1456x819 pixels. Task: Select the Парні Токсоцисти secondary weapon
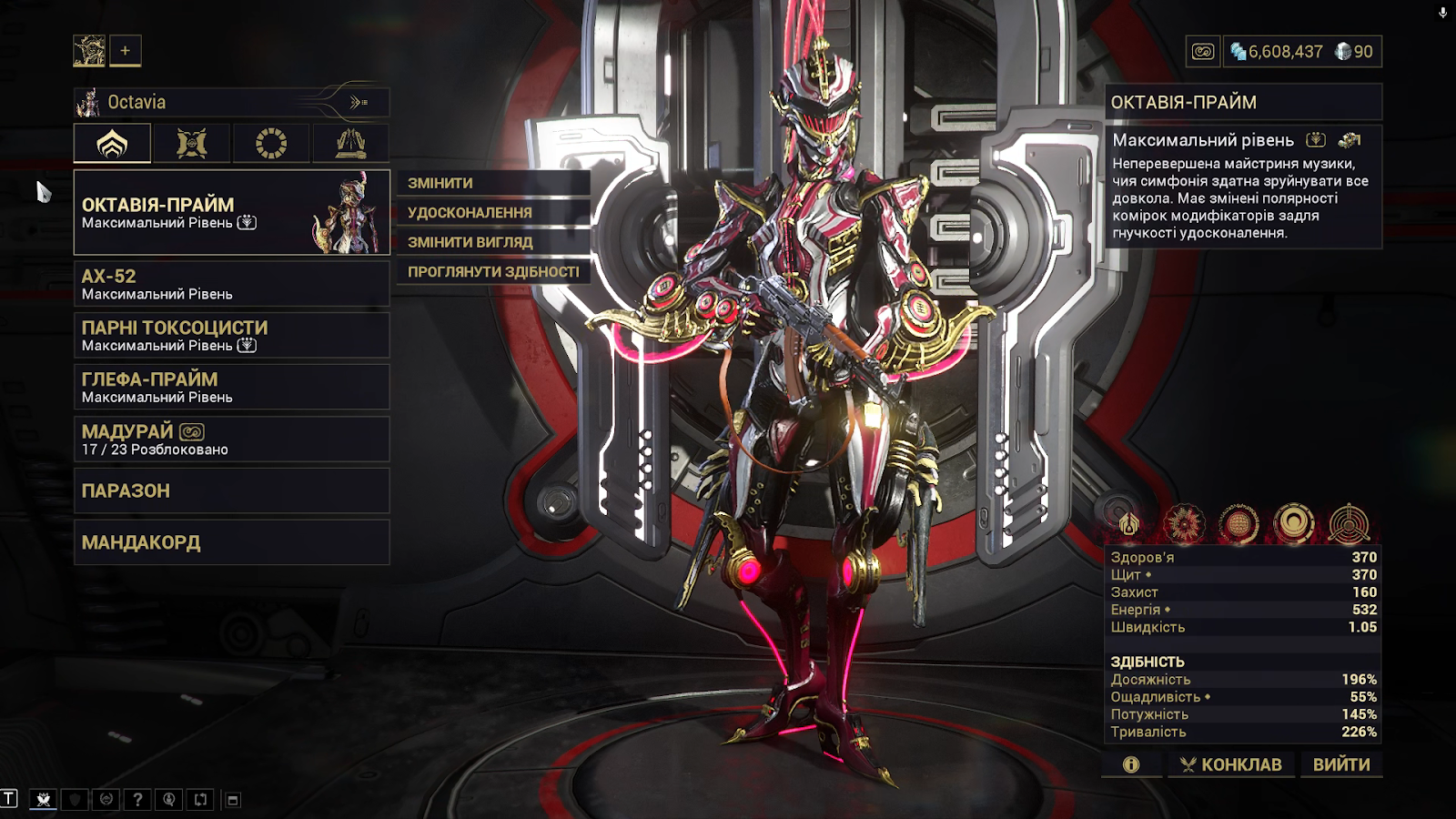tap(231, 335)
